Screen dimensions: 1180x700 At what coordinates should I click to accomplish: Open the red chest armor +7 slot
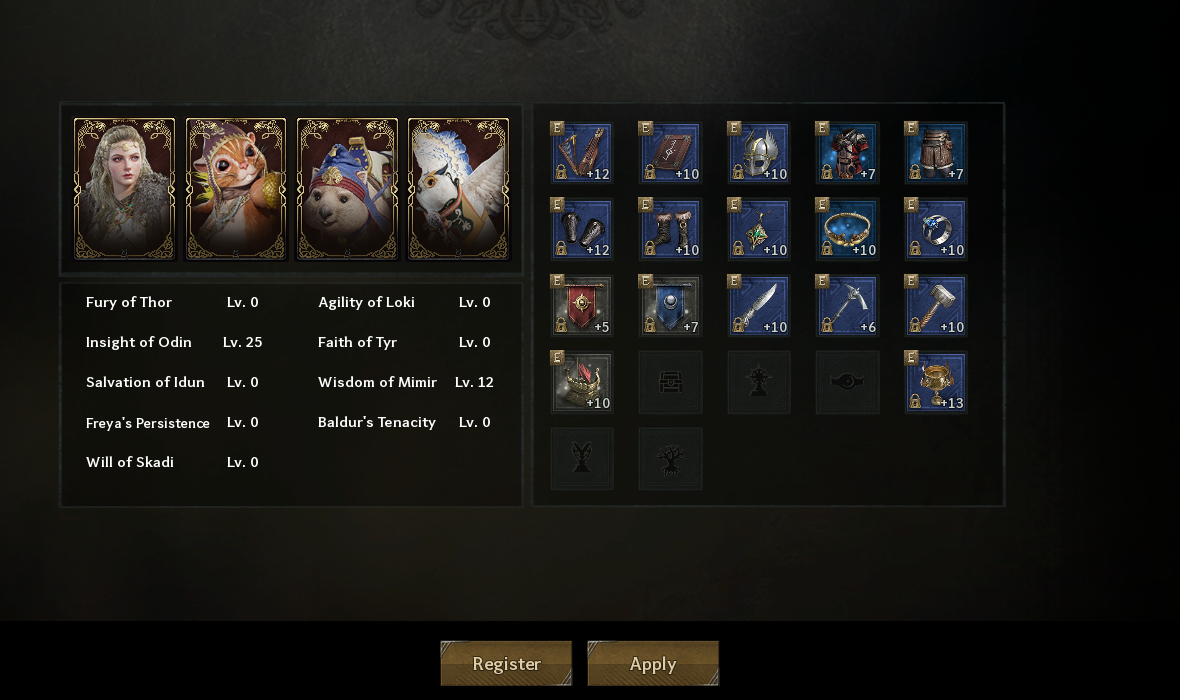[847, 153]
